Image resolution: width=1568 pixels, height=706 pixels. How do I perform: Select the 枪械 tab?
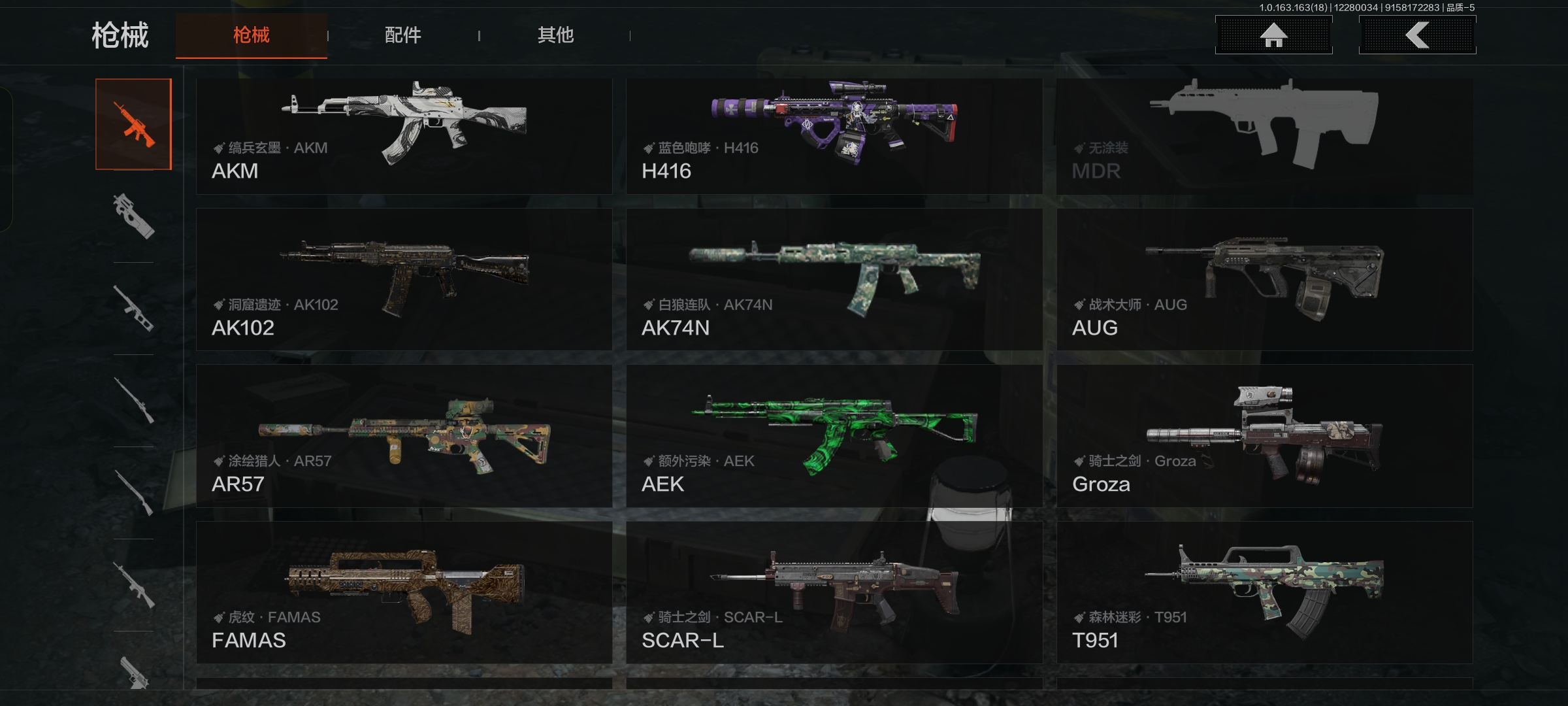[252, 35]
